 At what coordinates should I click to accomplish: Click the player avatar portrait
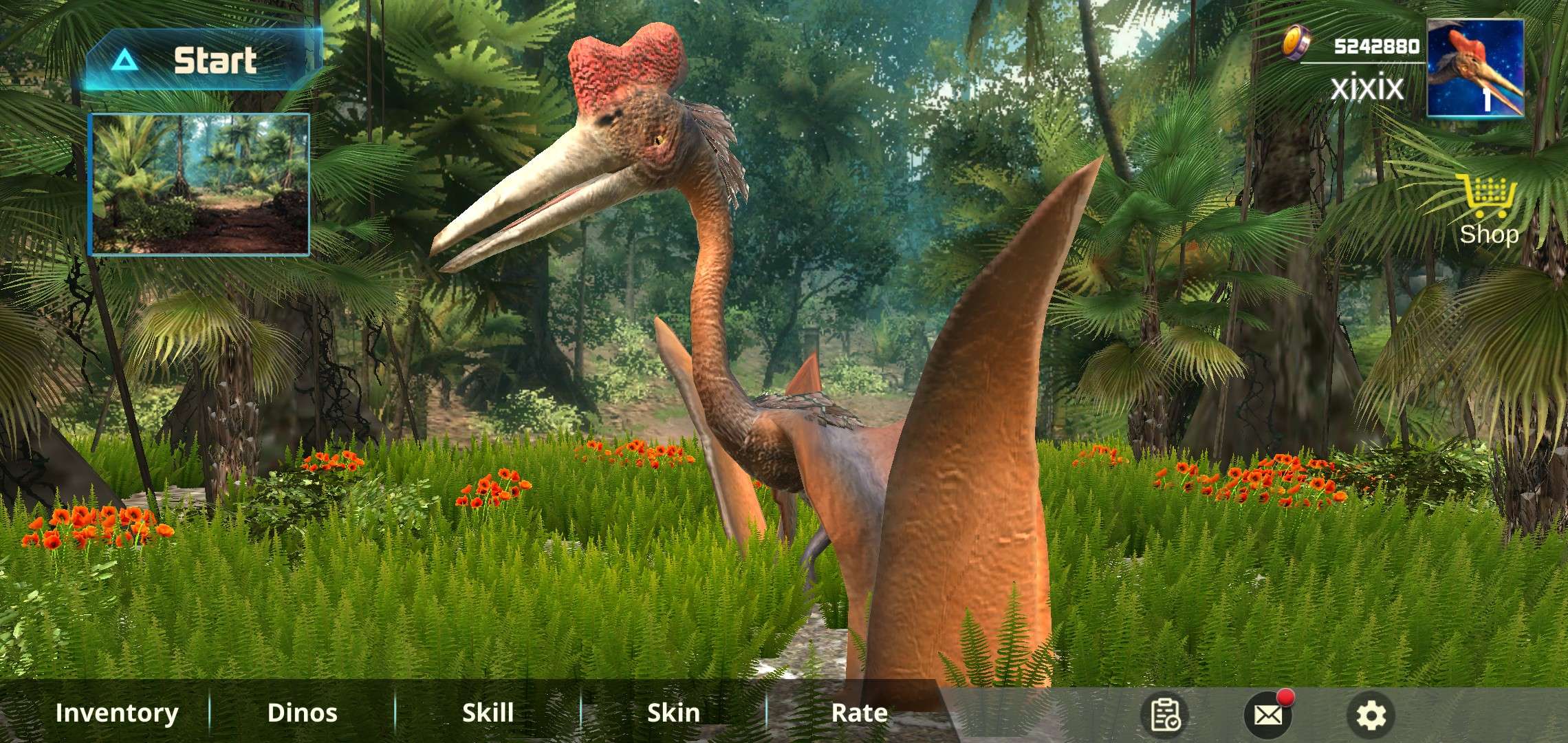point(1474,67)
